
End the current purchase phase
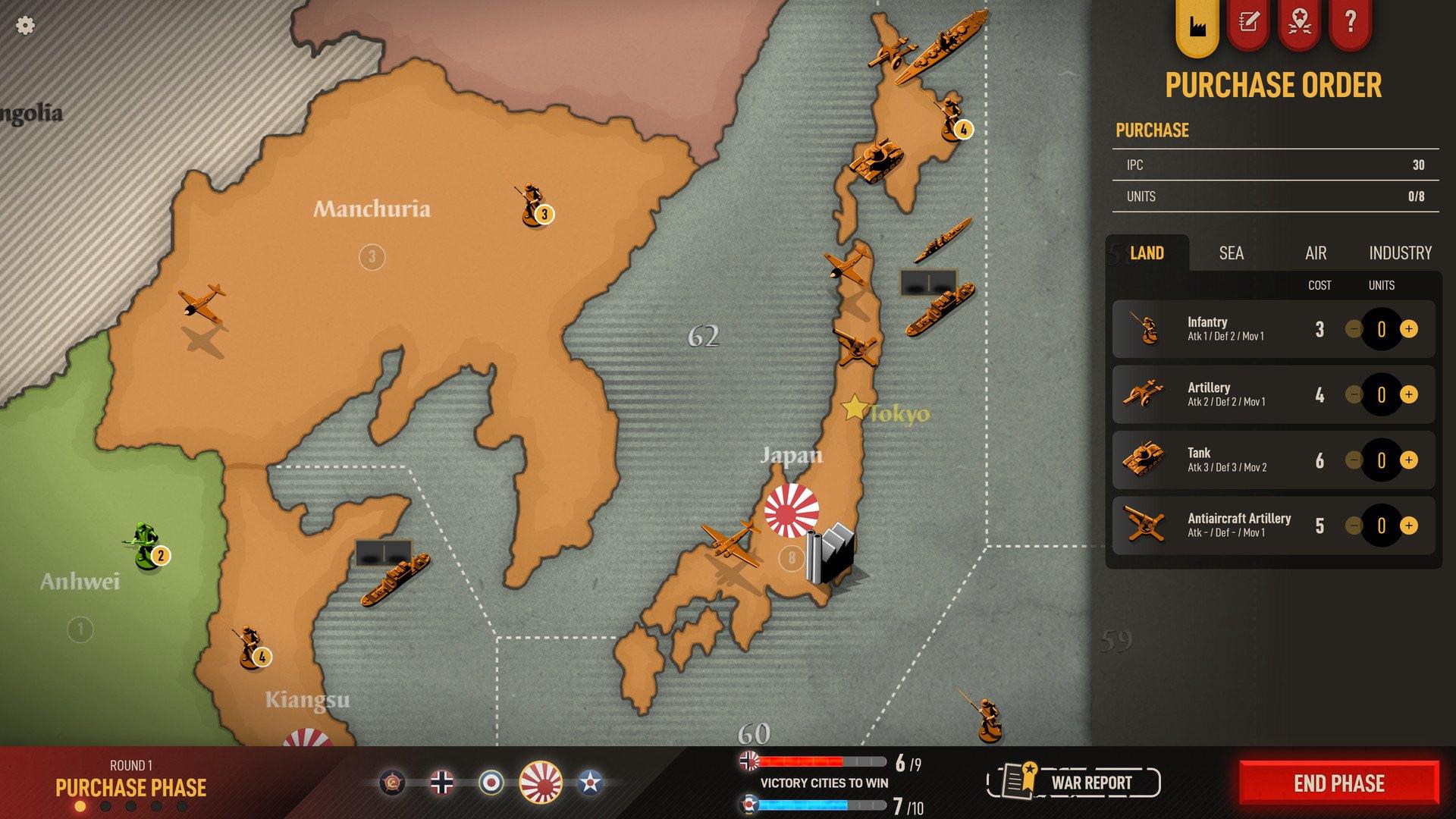pos(1339,783)
